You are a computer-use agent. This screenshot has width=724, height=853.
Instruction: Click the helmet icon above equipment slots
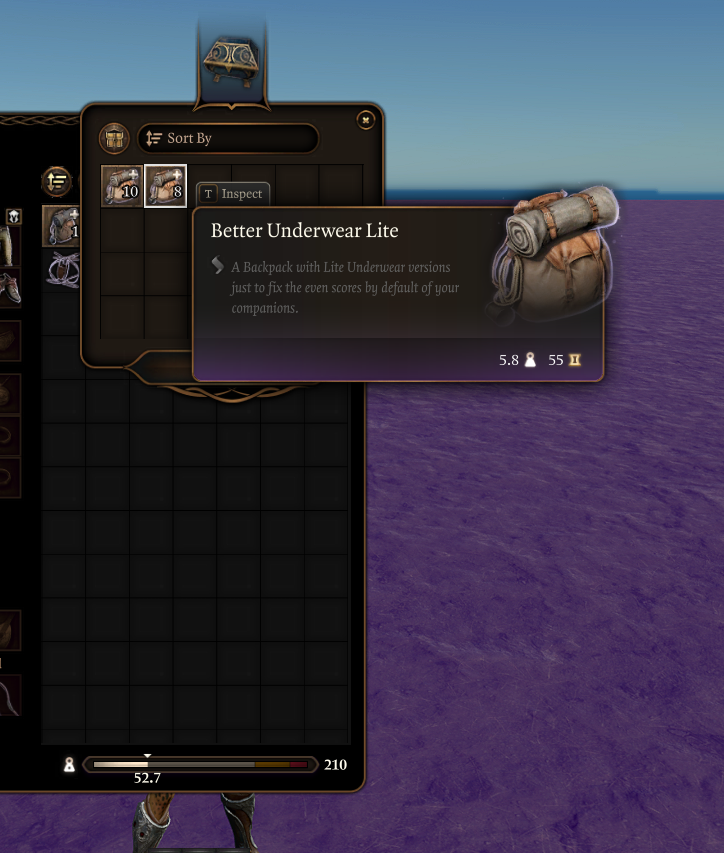point(14,215)
